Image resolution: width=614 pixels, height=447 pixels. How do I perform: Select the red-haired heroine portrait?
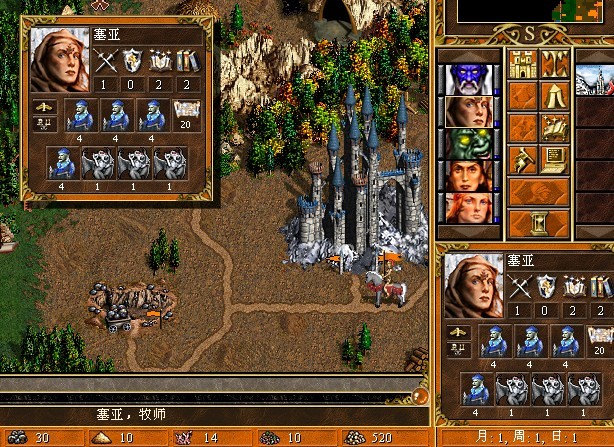pyautogui.click(x=467, y=207)
